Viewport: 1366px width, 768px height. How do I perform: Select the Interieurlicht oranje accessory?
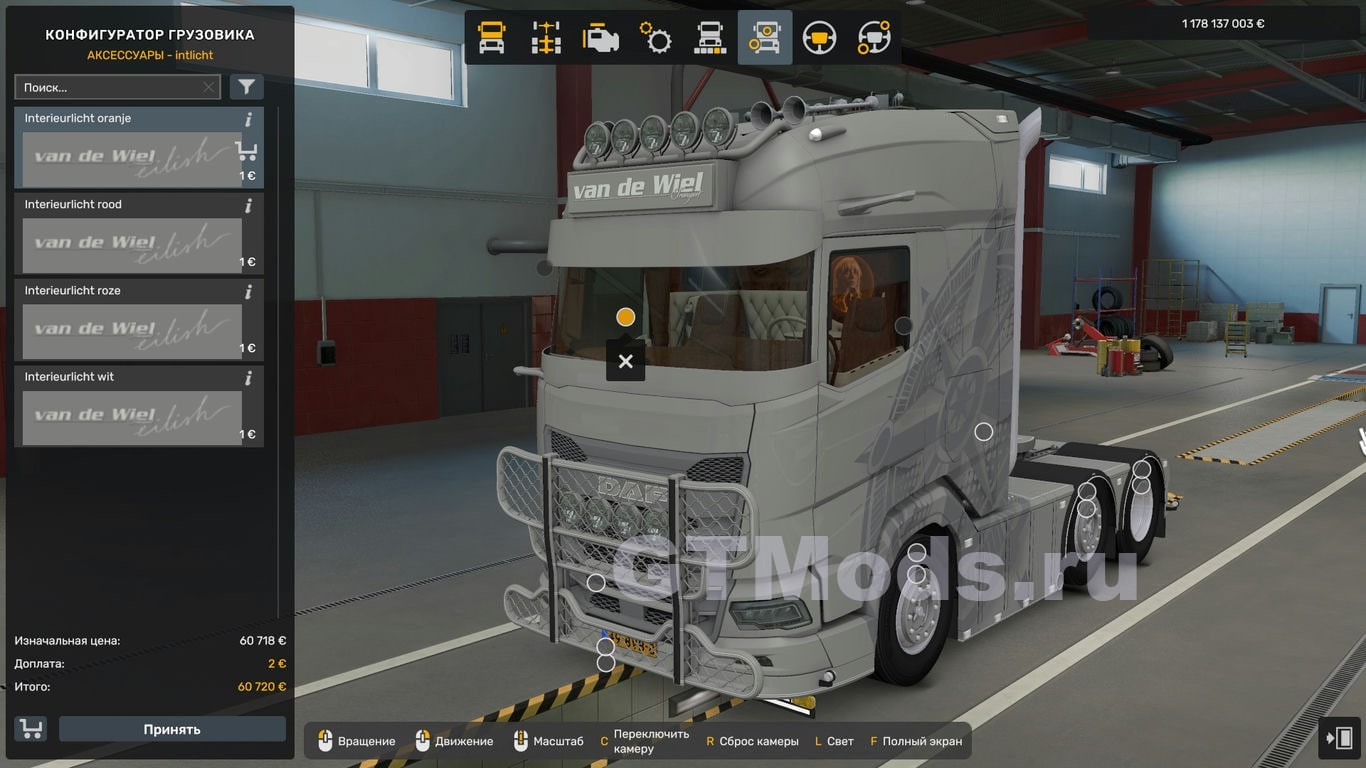click(131, 158)
